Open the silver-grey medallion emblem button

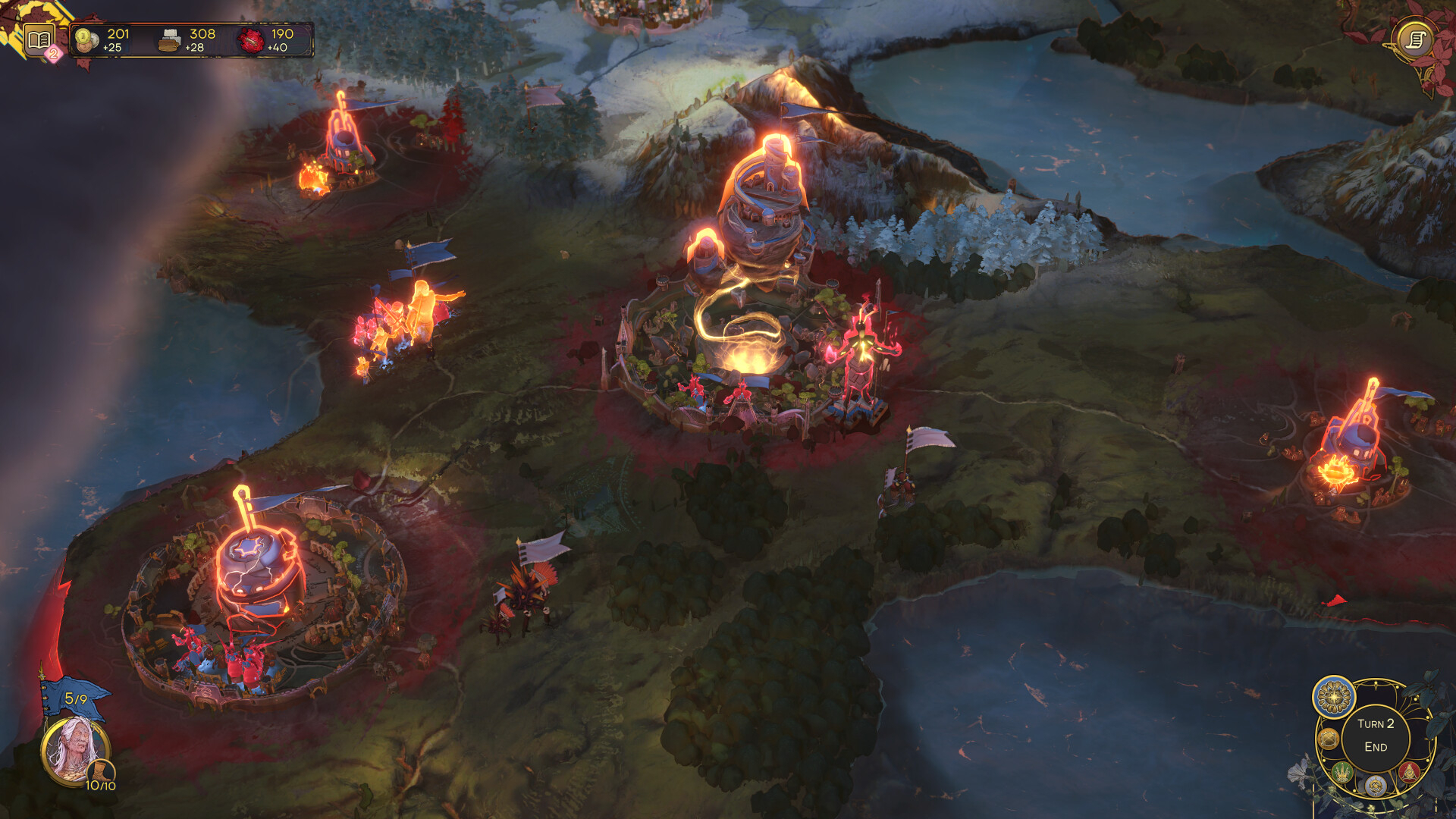(x=1375, y=786)
